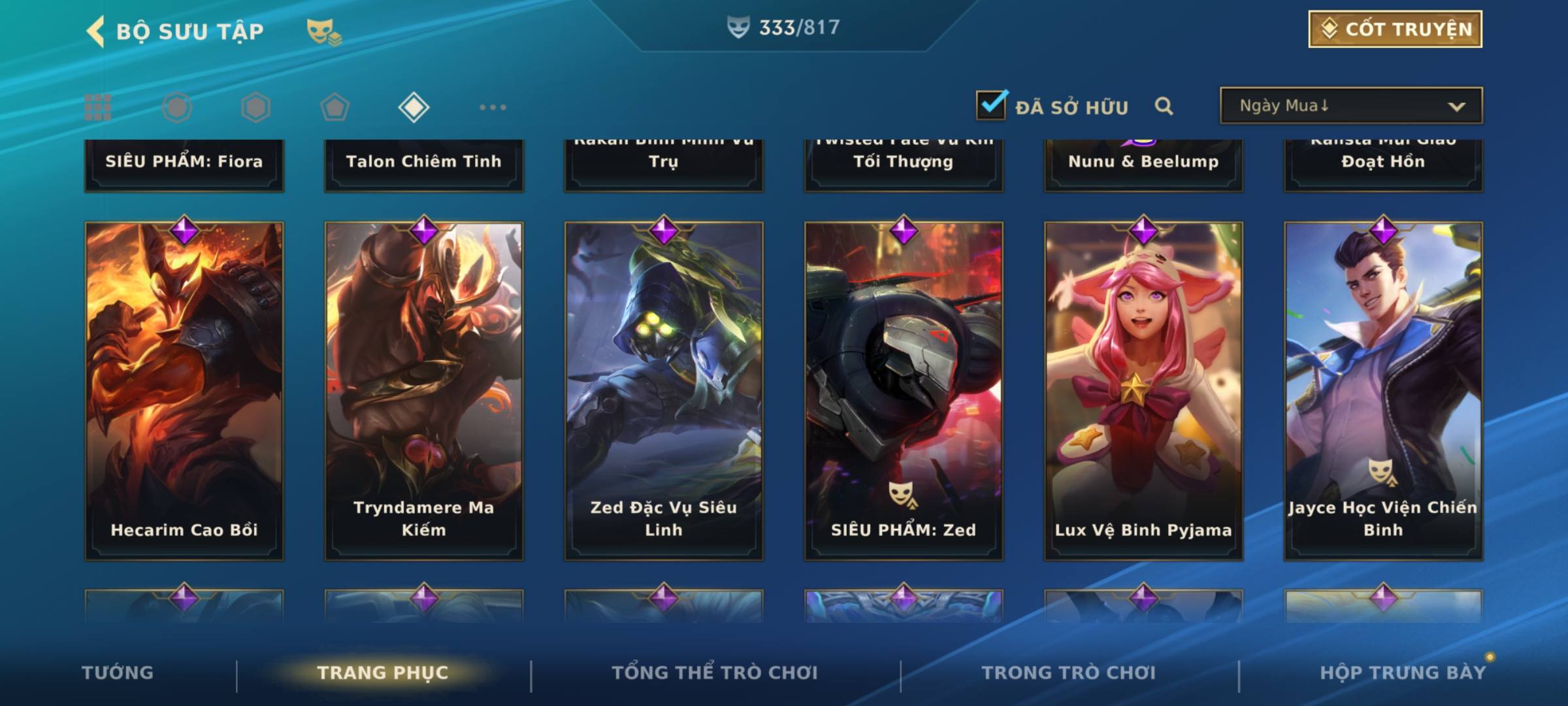Open the Ngày Mua sort dropdown
This screenshot has width=1568, height=706.
(x=1350, y=106)
